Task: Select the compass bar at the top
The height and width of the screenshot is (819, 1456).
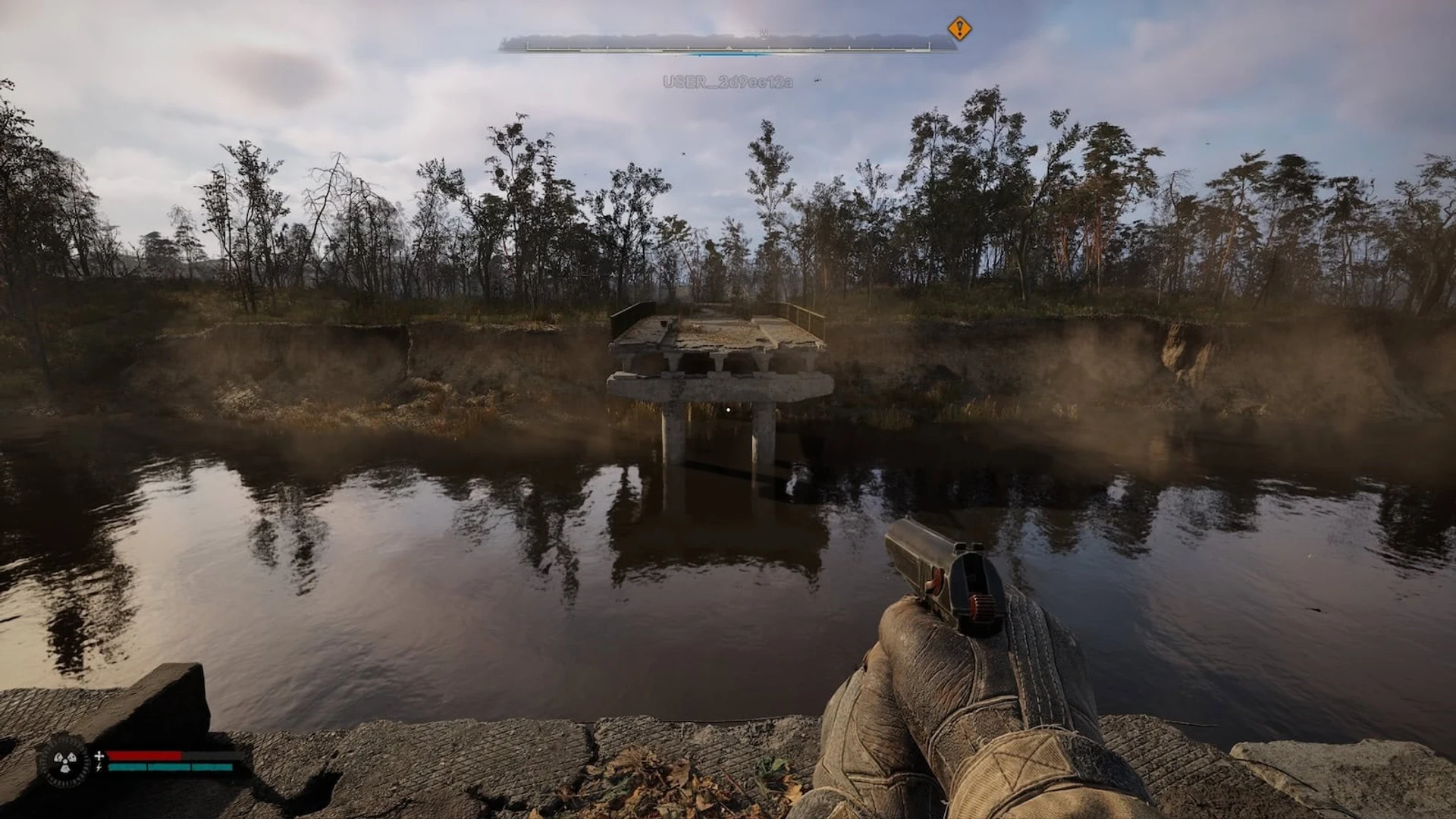Action: [727, 44]
